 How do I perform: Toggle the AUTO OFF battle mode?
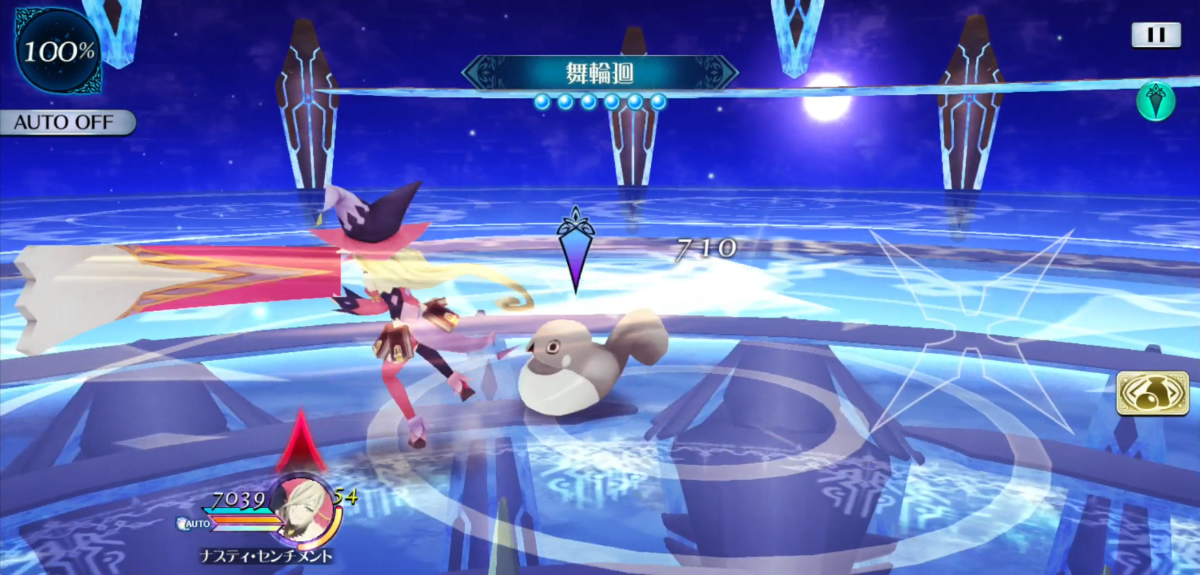click(66, 123)
